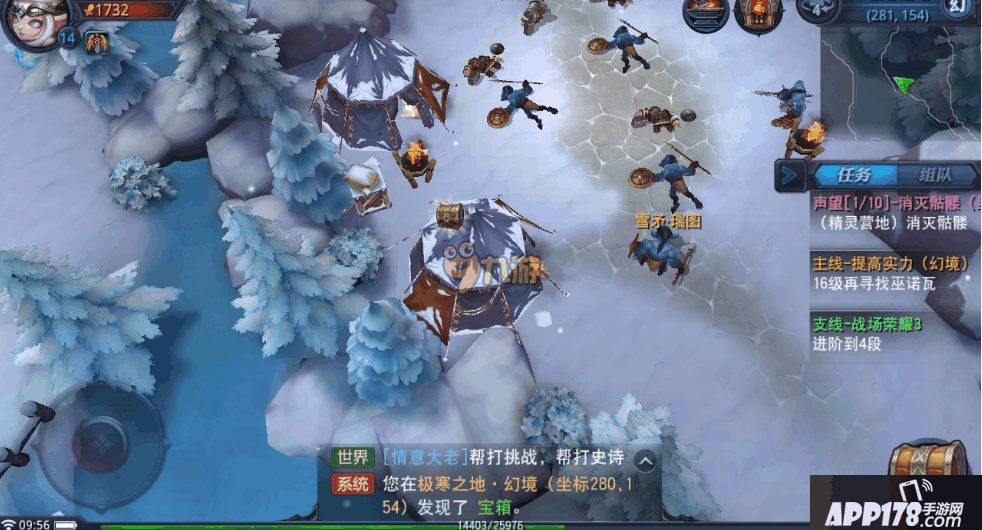Open the forge anvil icon
Screen dimensions: 982x530
tap(705, 12)
